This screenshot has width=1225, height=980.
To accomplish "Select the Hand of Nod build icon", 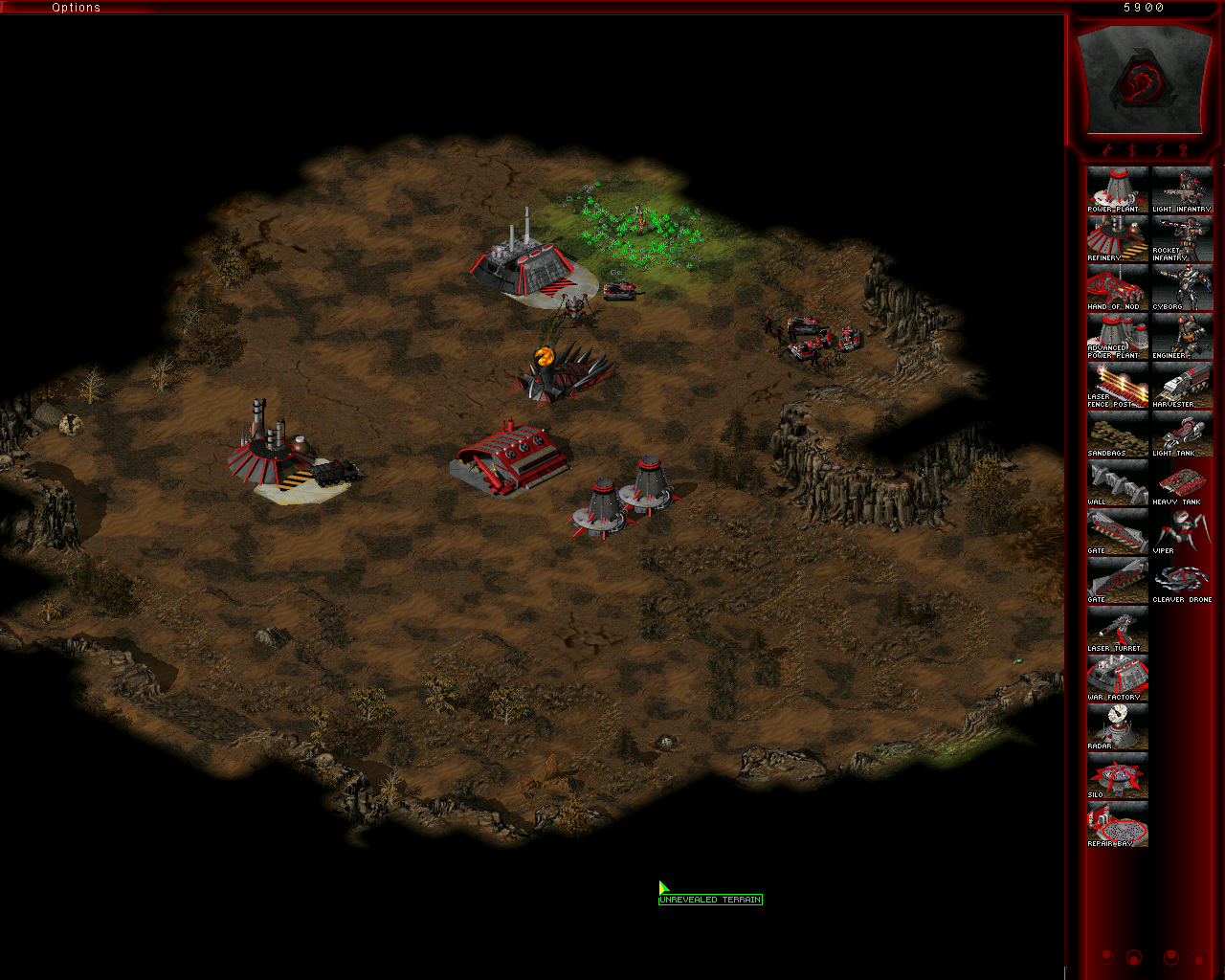I will tap(1117, 286).
